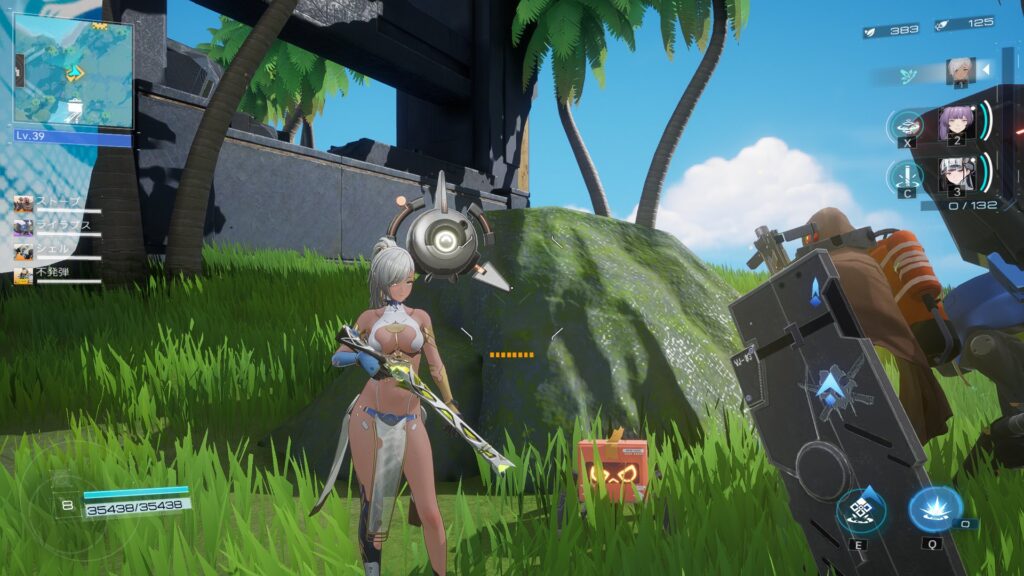Select the ストーブ party list entry
Viewport: 1024px width, 576px height.
[58, 203]
